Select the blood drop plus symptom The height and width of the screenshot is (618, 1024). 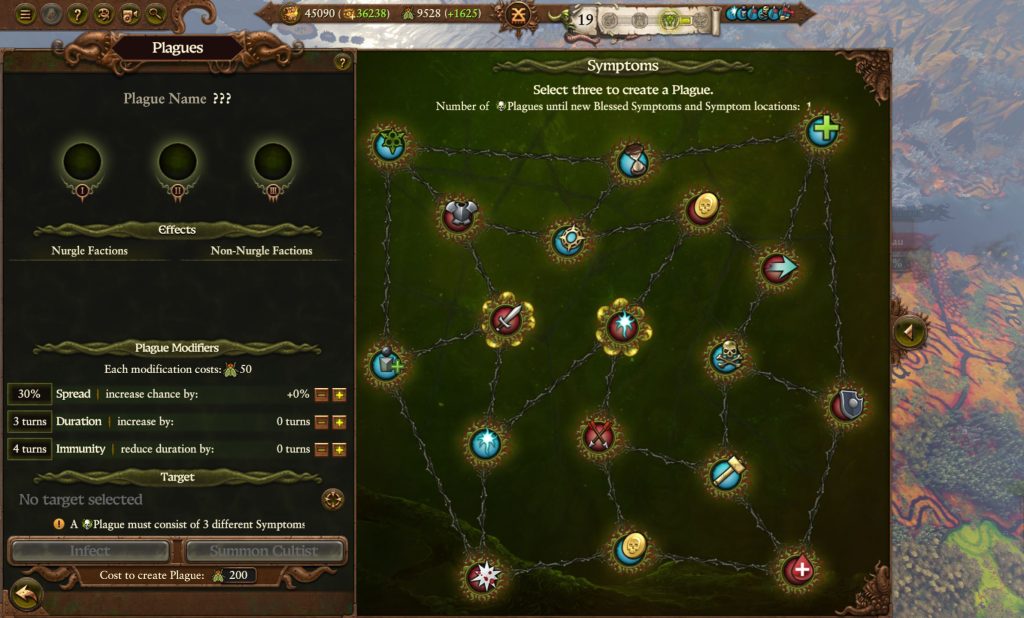point(797,570)
